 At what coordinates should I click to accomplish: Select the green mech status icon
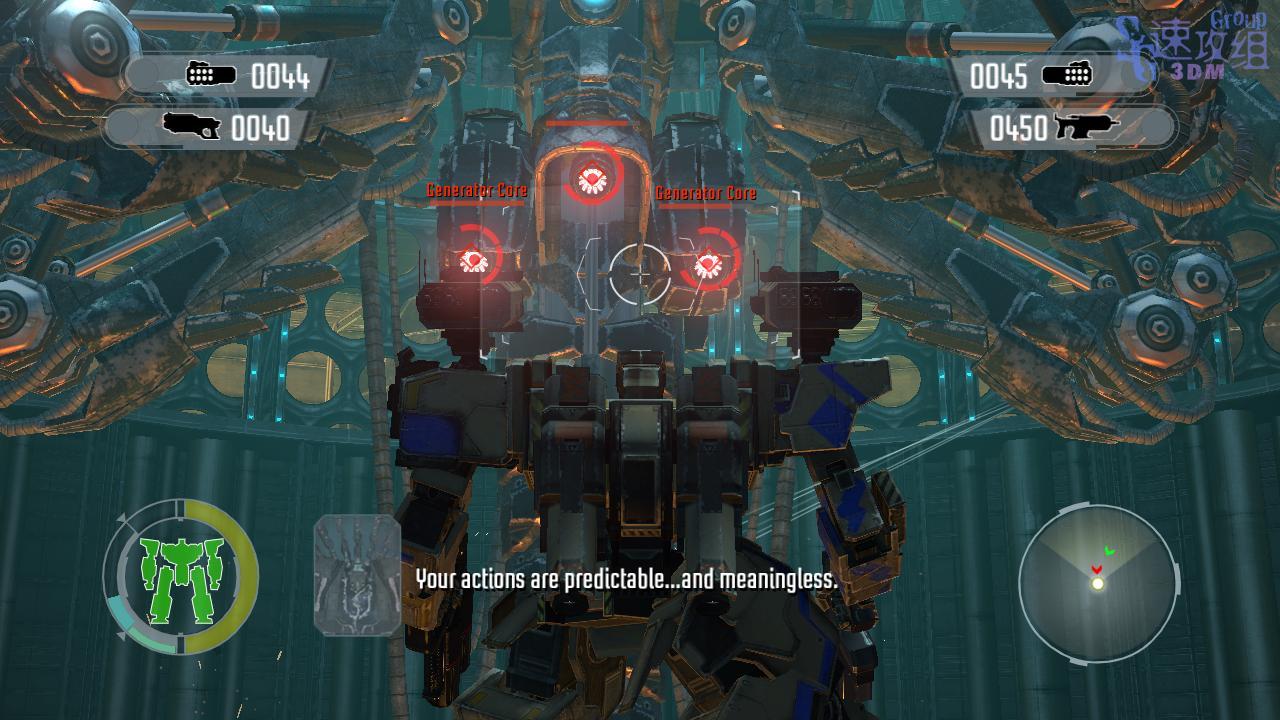click(x=181, y=580)
